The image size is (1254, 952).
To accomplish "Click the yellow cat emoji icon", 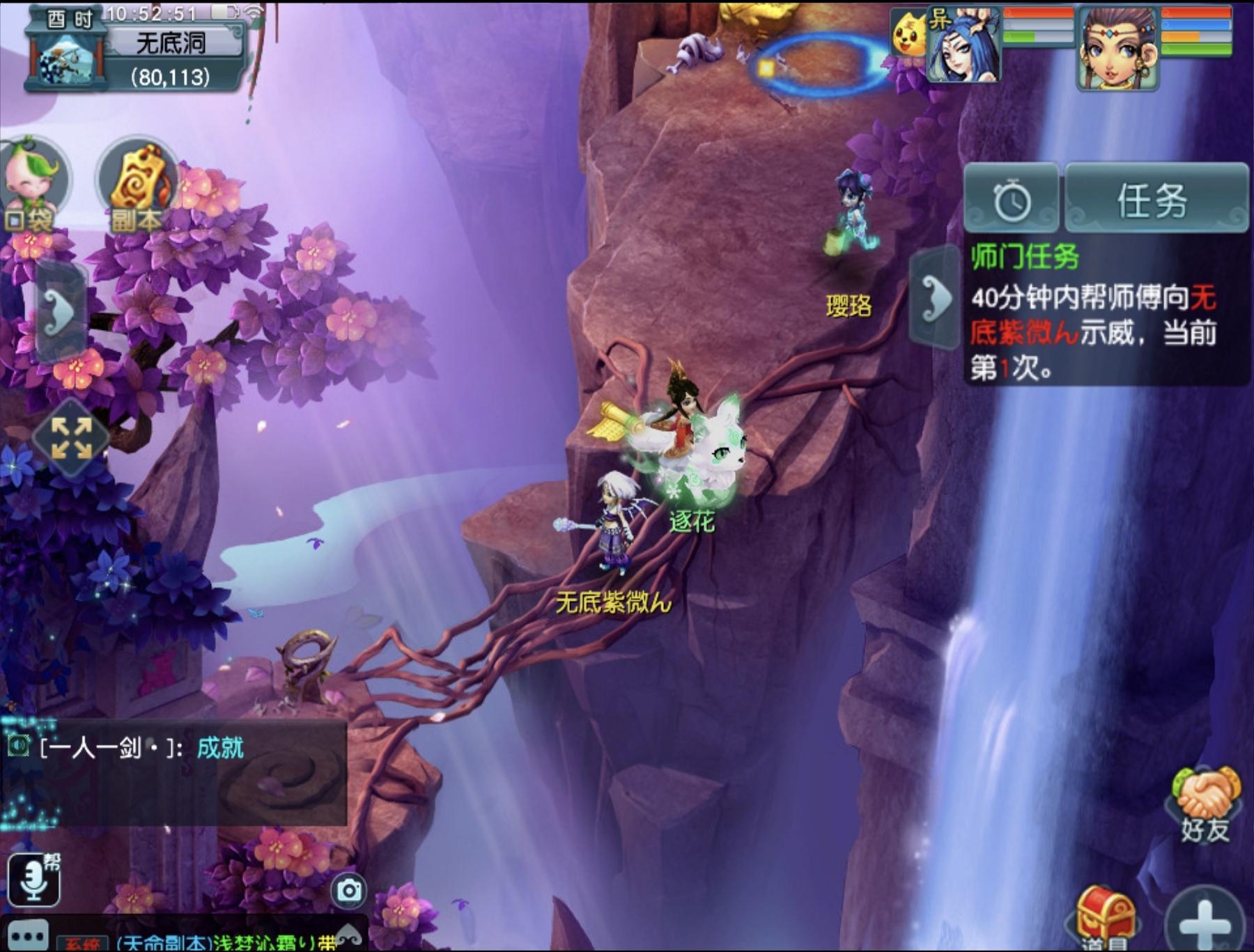I will tap(908, 33).
